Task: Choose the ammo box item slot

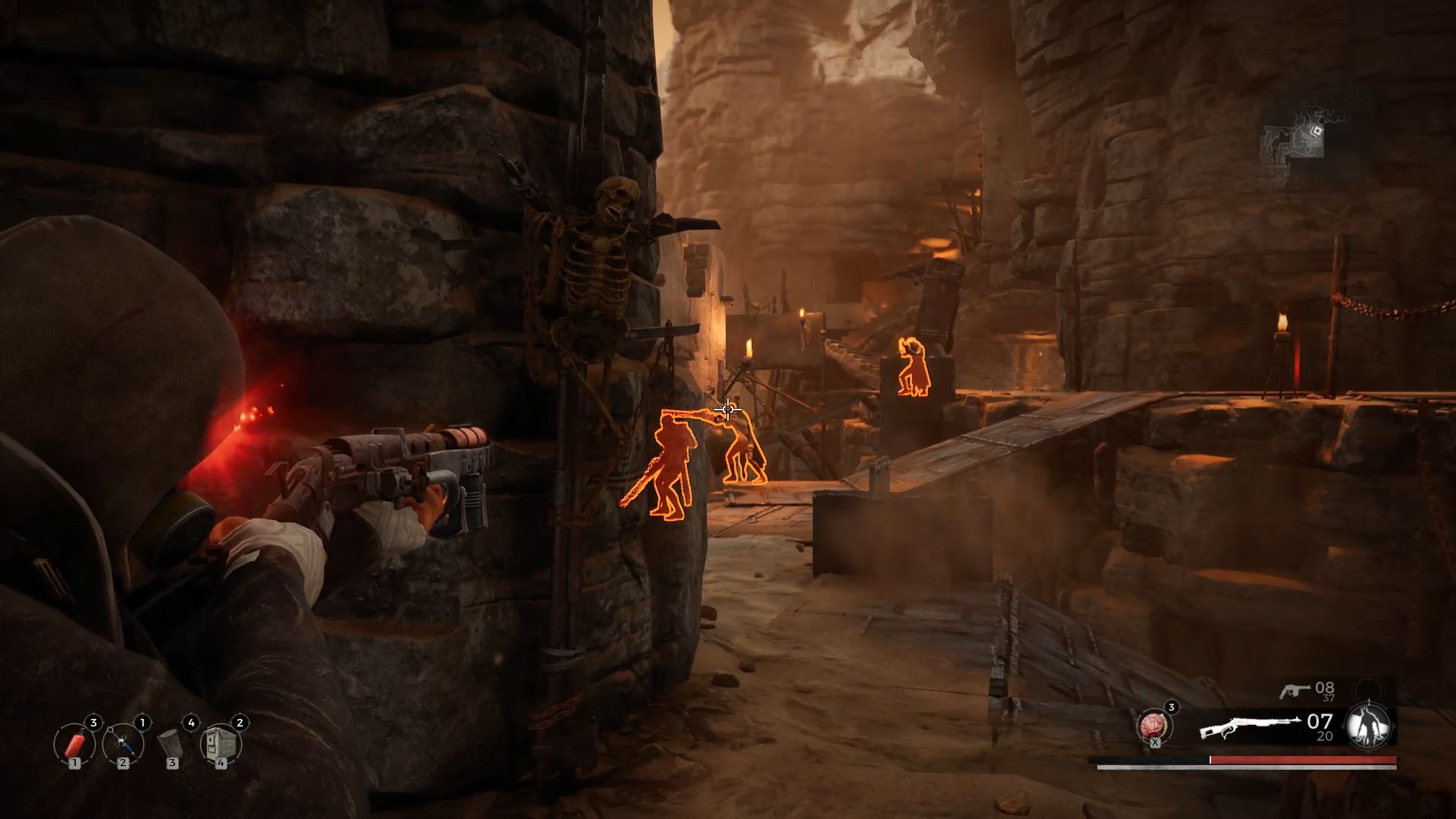Action: [x=220, y=745]
